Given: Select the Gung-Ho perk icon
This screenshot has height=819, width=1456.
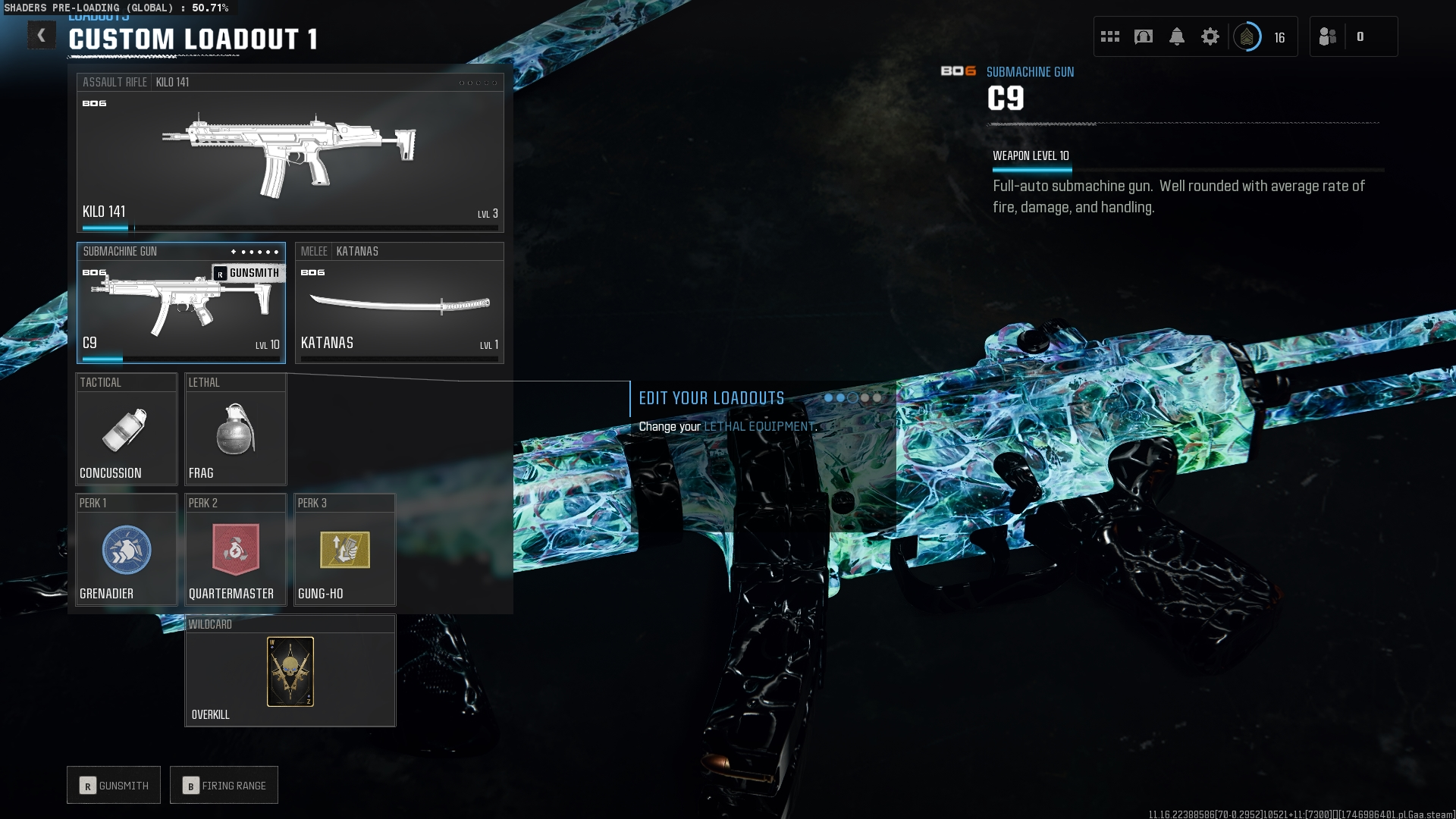Looking at the screenshot, I should point(344,550).
